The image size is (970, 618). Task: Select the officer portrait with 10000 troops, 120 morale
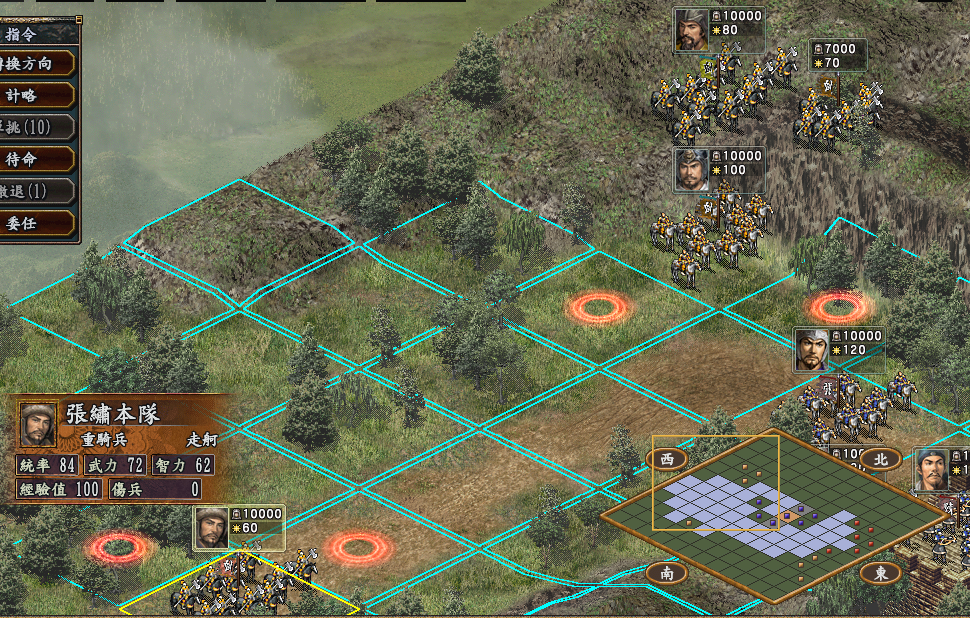pos(813,350)
